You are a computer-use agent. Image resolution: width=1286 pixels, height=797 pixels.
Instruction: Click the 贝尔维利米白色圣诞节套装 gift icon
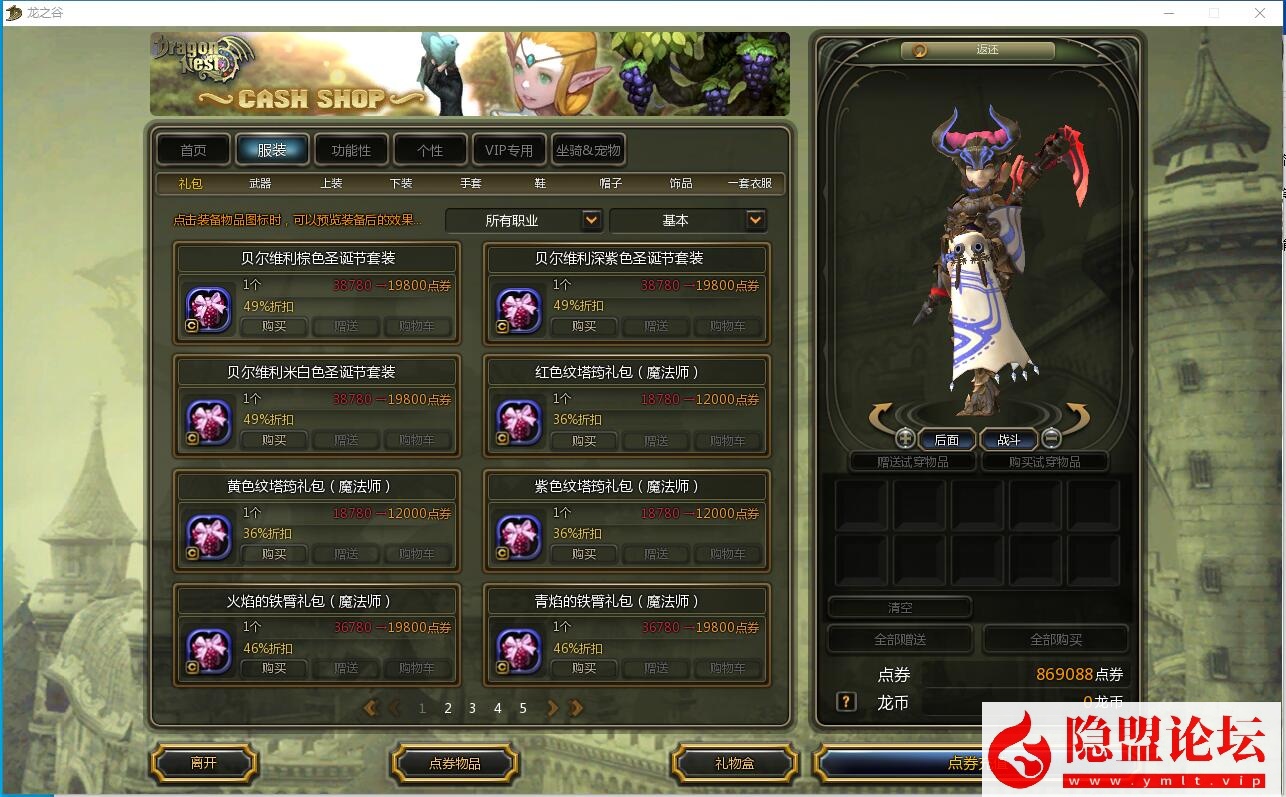(207, 421)
